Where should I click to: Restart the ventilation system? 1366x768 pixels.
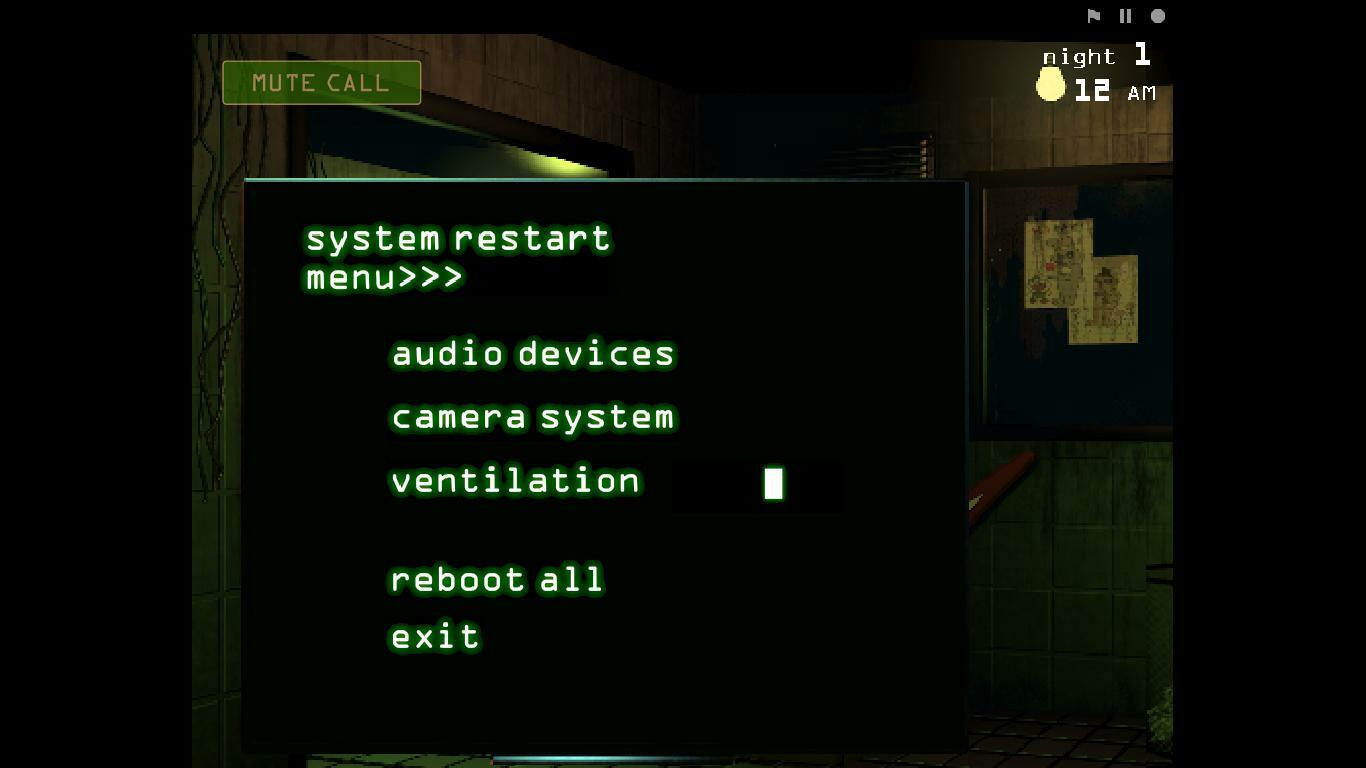click(514, 481)
